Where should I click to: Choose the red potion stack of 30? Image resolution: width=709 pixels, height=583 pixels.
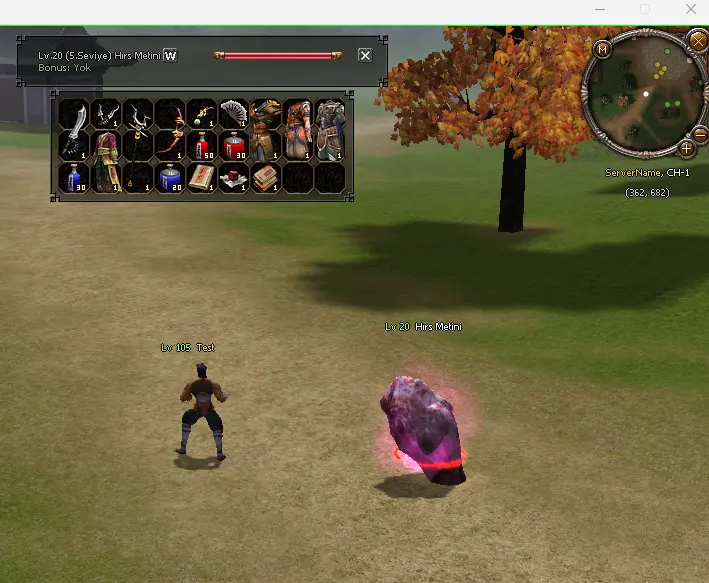coord(234,145)
